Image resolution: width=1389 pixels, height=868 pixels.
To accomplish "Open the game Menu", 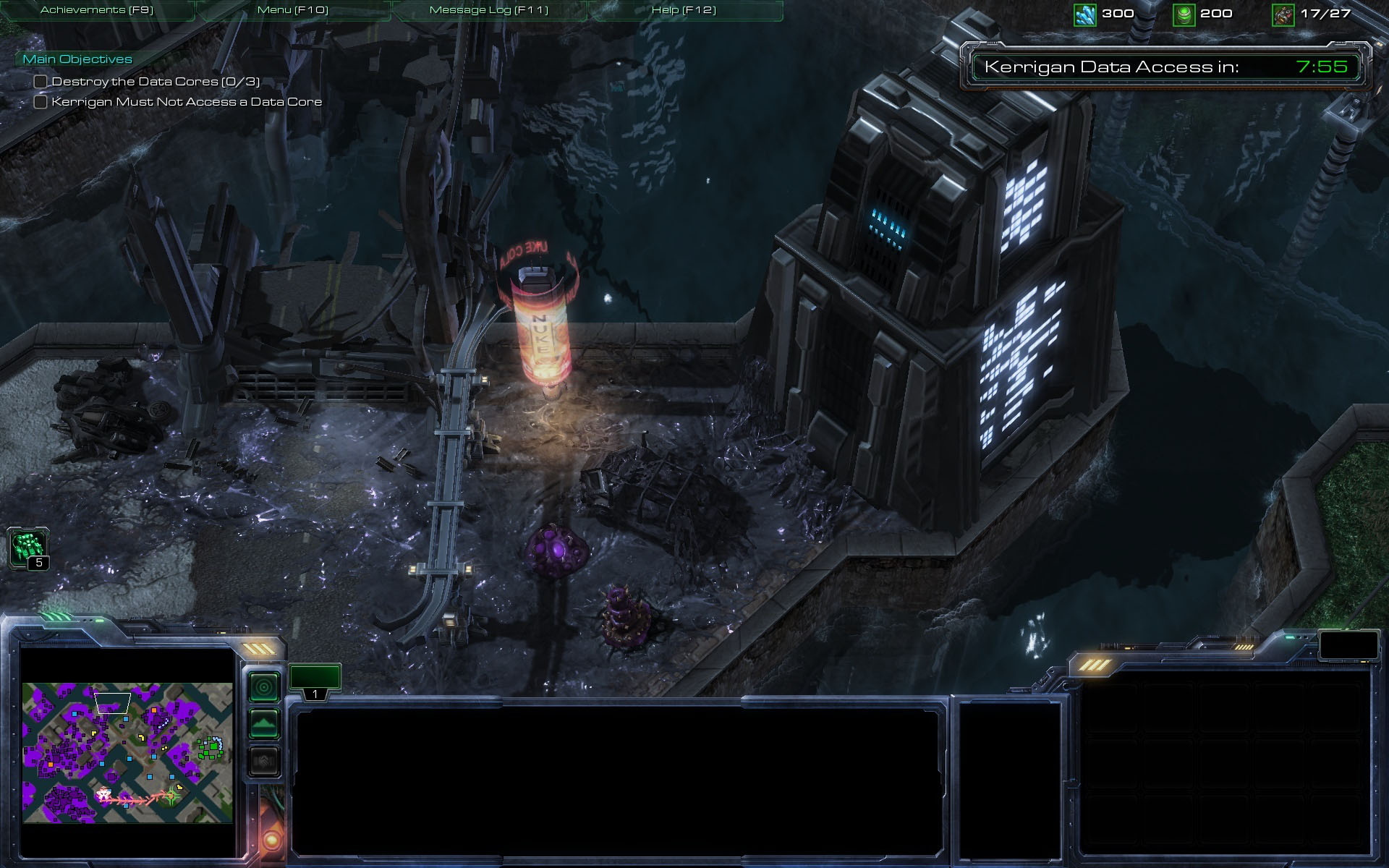I will click(293, 10).
